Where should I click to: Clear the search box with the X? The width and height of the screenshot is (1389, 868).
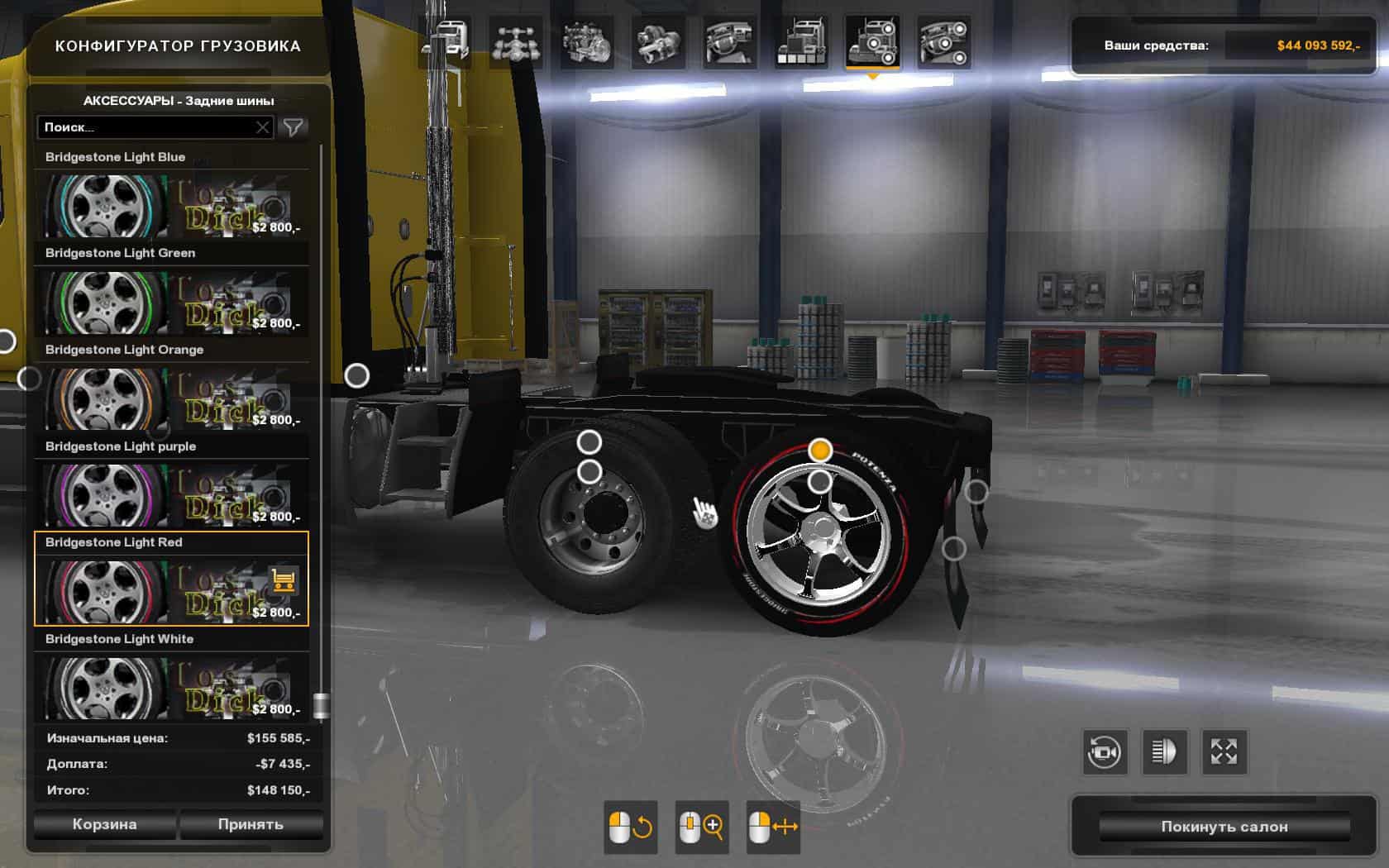point(262,127)
